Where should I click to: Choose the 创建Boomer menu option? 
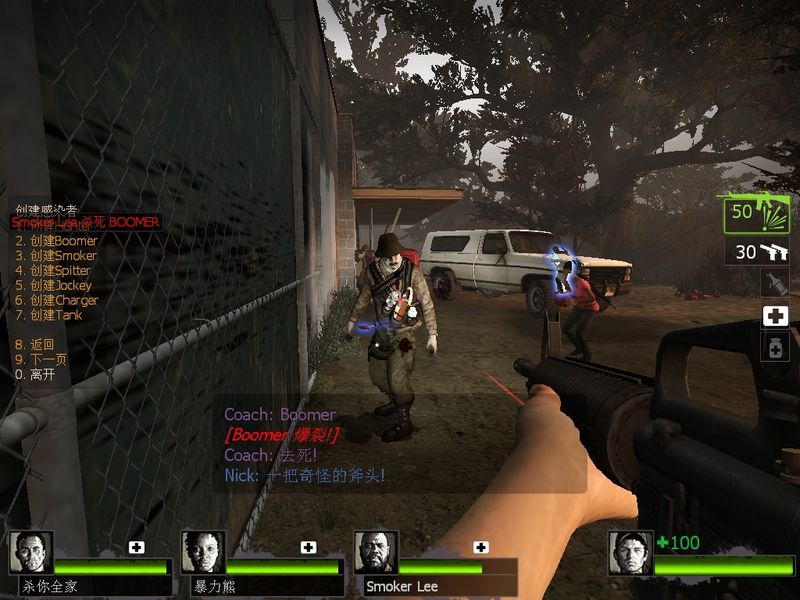(56, 241)
